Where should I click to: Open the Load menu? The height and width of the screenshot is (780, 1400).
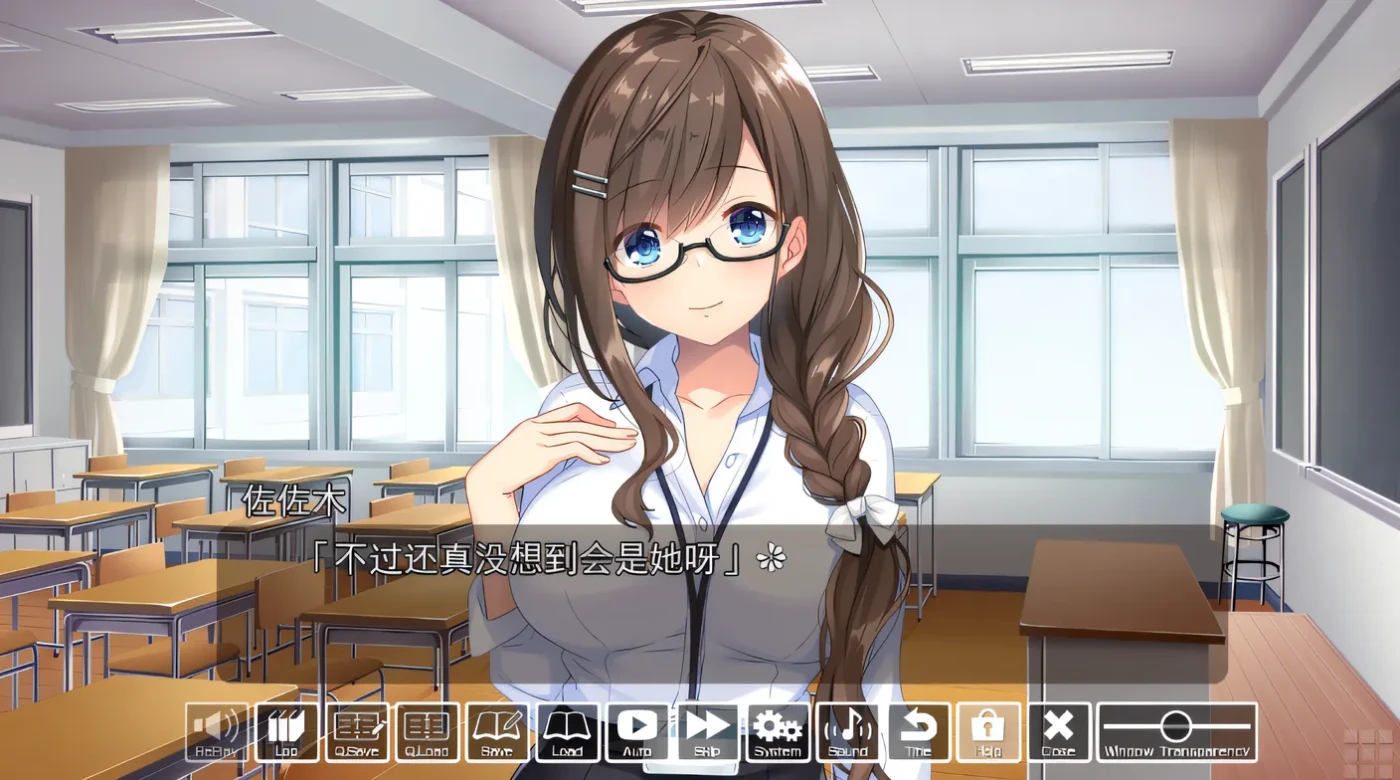coord(567,732)
